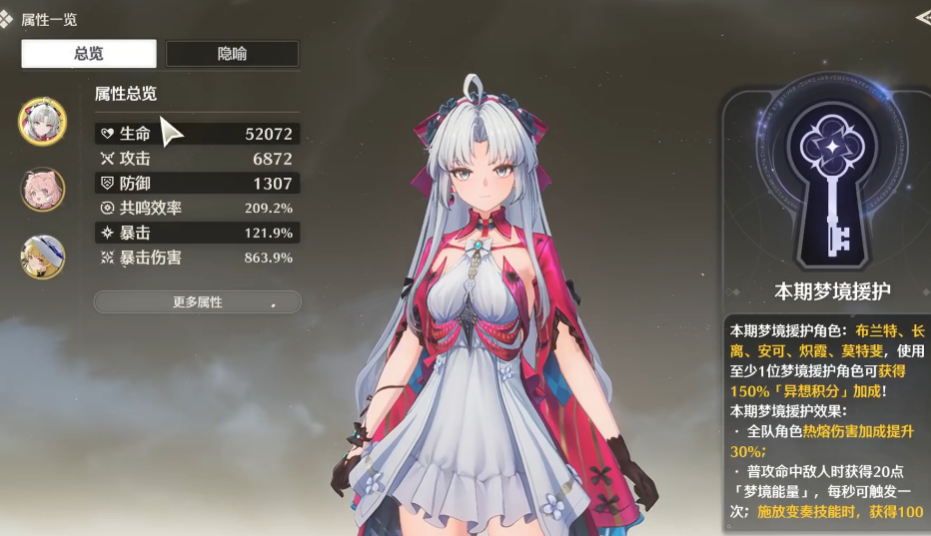Choose the pink-haired character portrait

[x=43, y=189]
